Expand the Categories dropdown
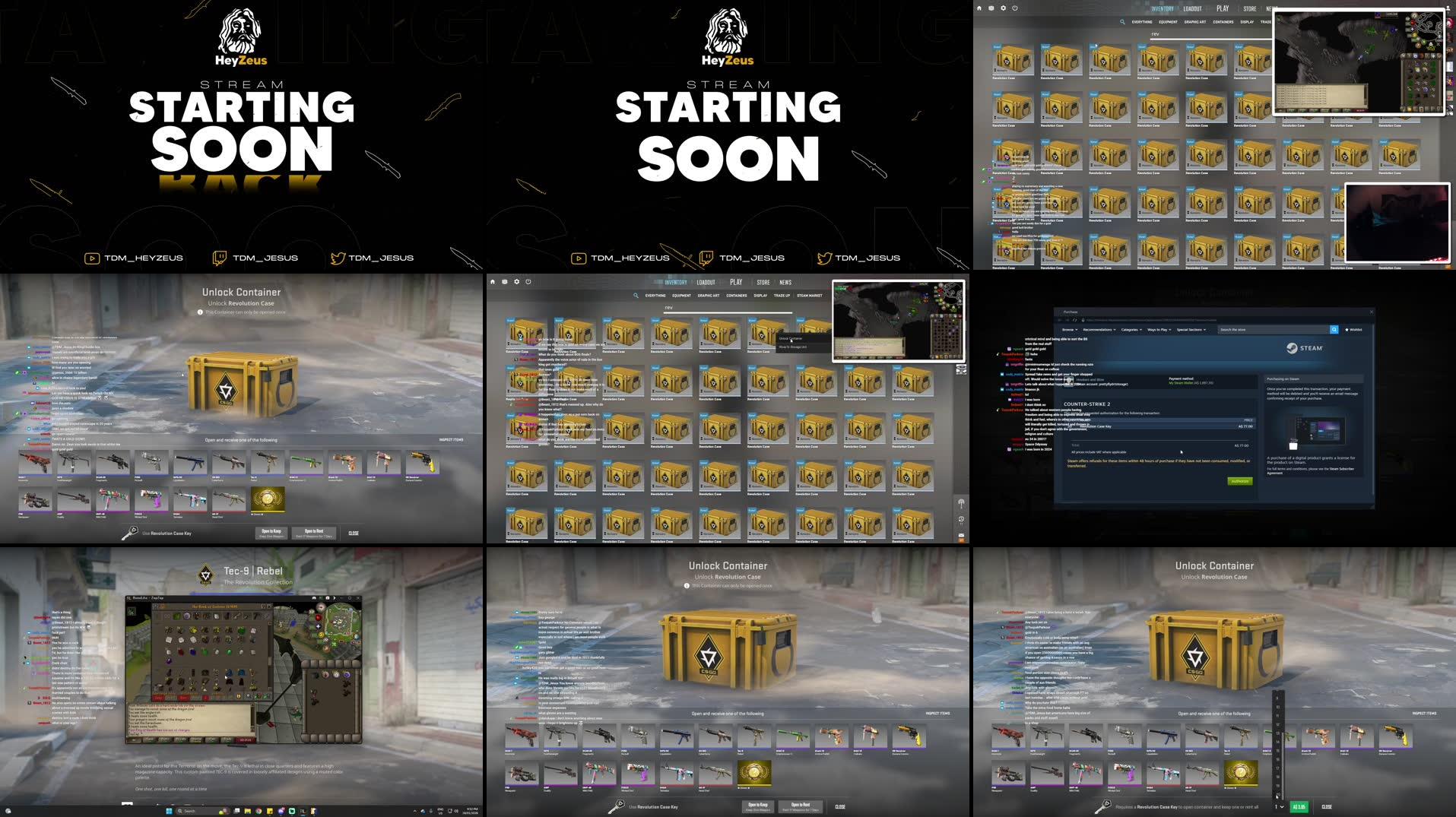This screenshot has width=1456, height=817. coord(1131,330)
